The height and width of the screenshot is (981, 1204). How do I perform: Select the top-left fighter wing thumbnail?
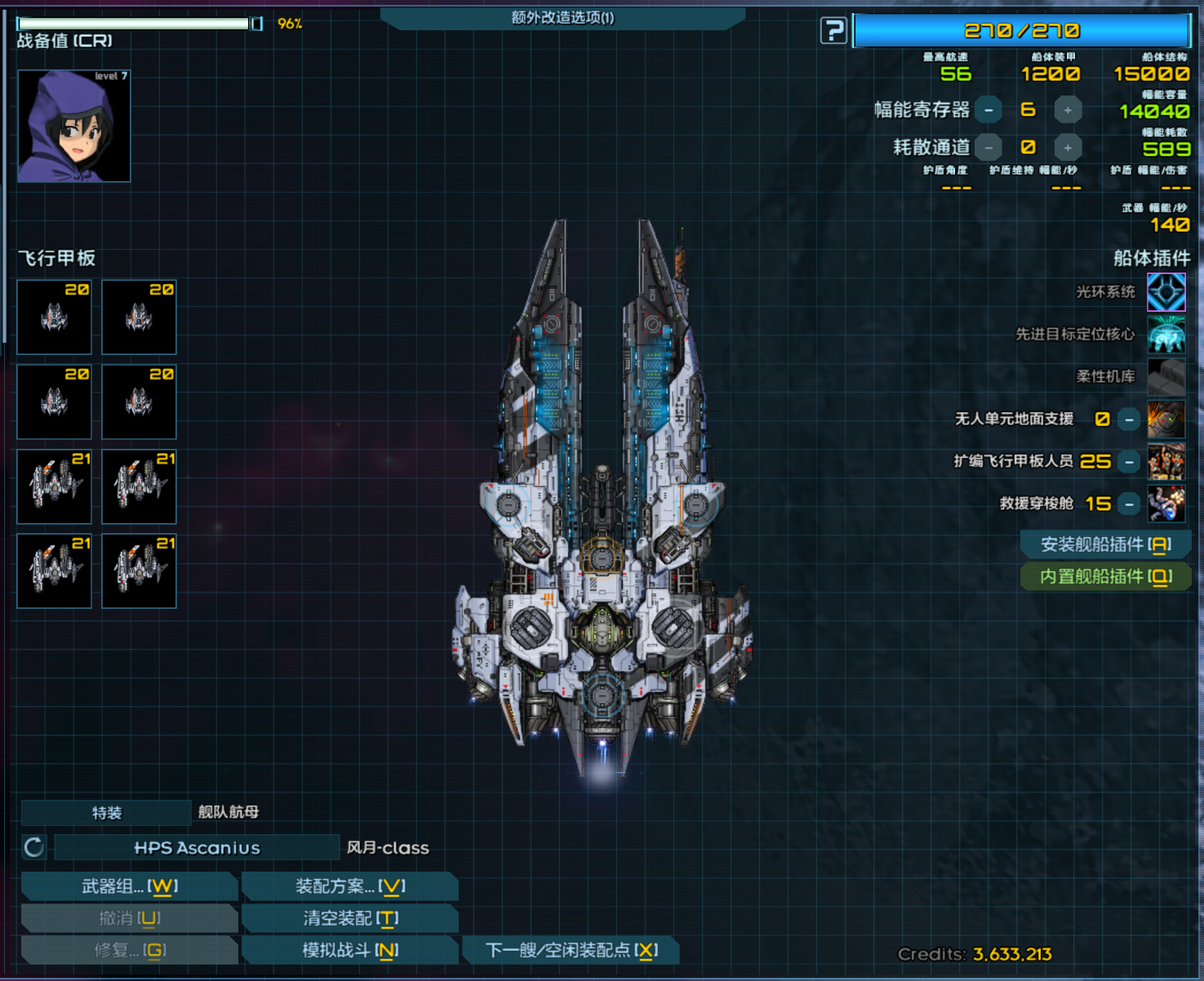54,317
